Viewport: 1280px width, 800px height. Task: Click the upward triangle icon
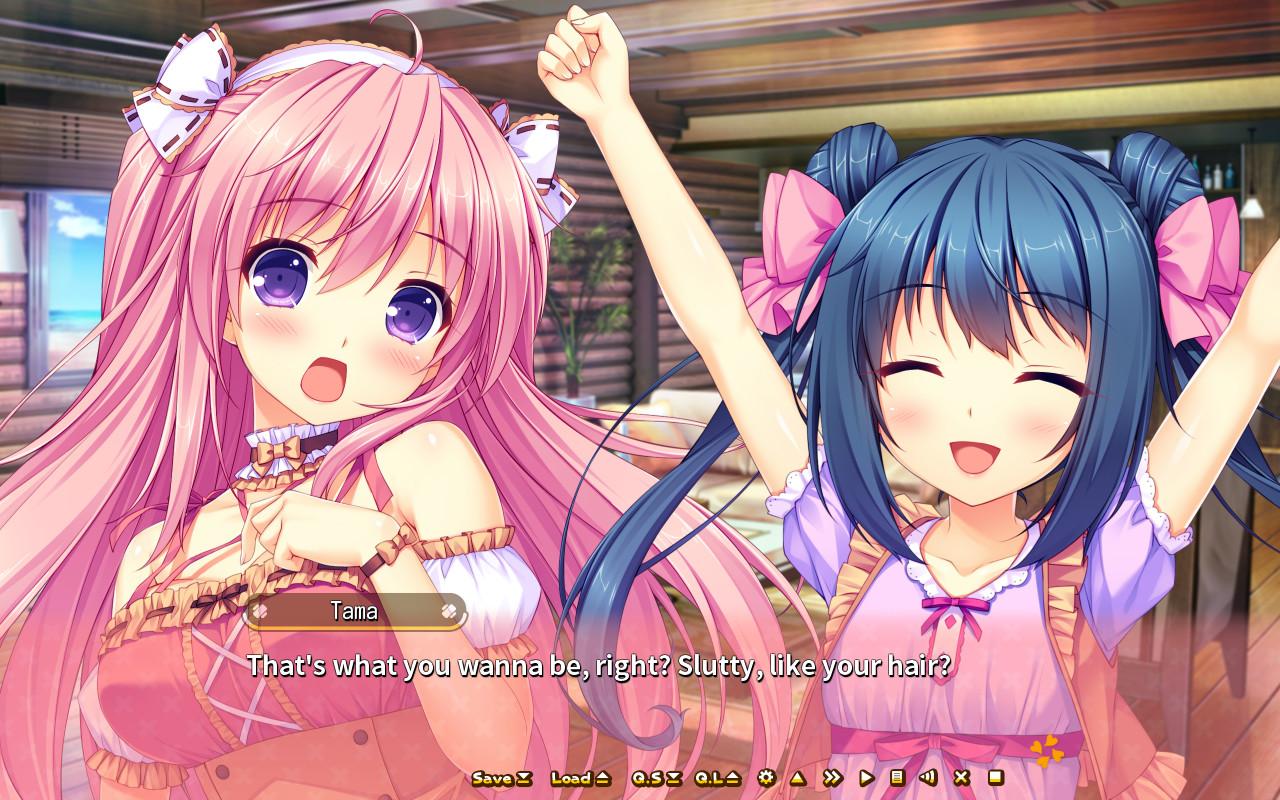[797, 778]
